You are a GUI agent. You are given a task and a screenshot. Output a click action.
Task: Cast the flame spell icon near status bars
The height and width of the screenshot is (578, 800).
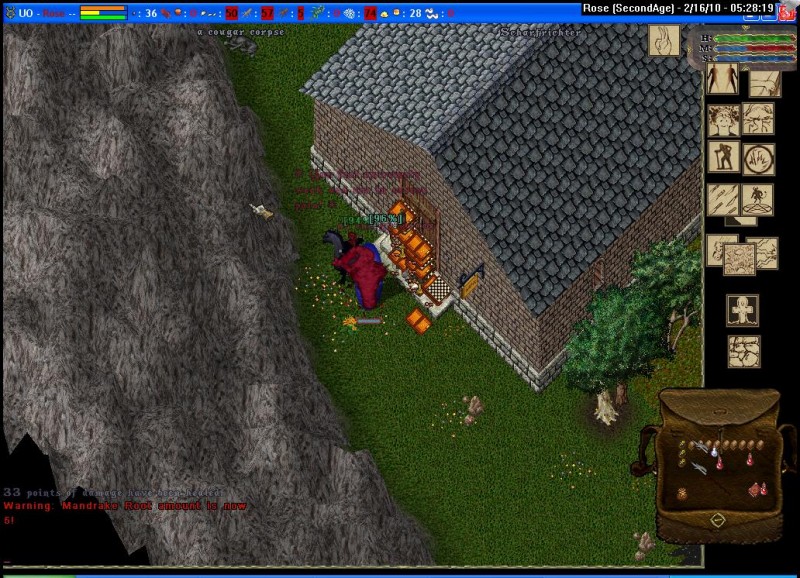point(661,40)
